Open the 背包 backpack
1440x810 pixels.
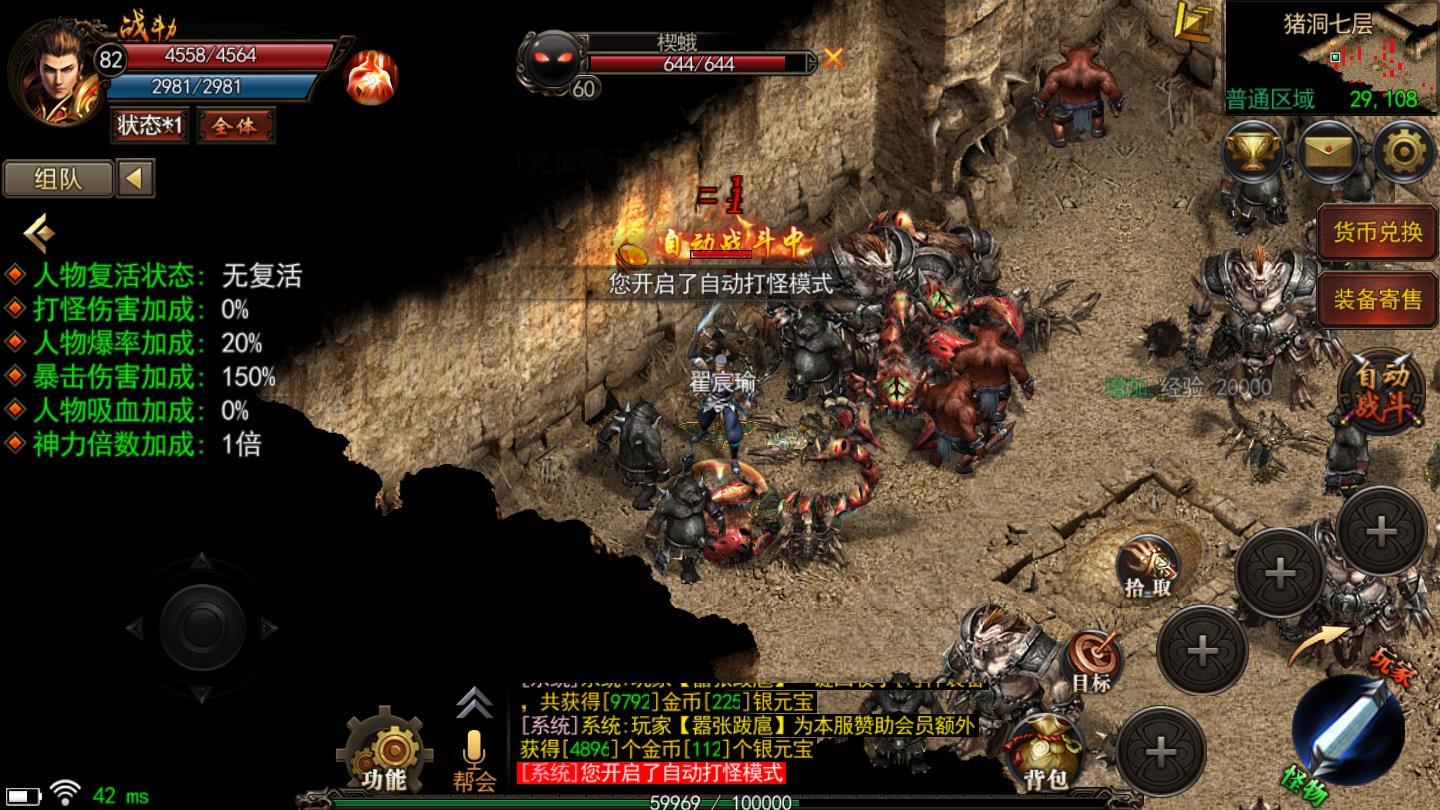pos(1044,752)
